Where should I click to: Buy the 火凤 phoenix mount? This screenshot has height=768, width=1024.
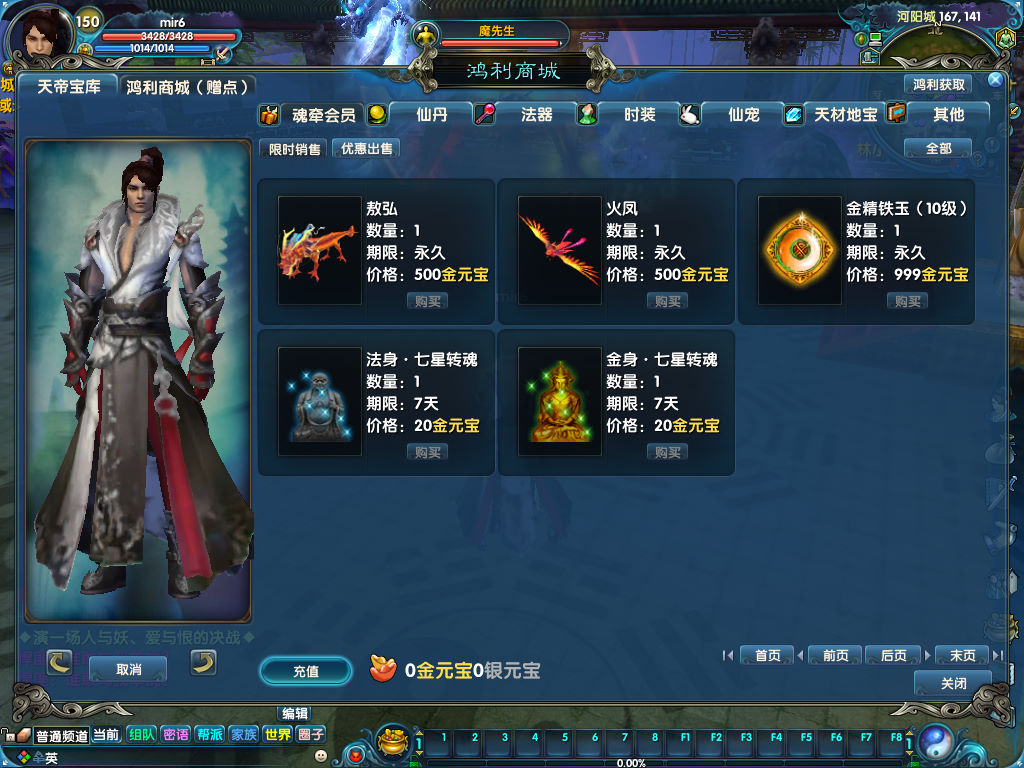(x=668, y=301)
